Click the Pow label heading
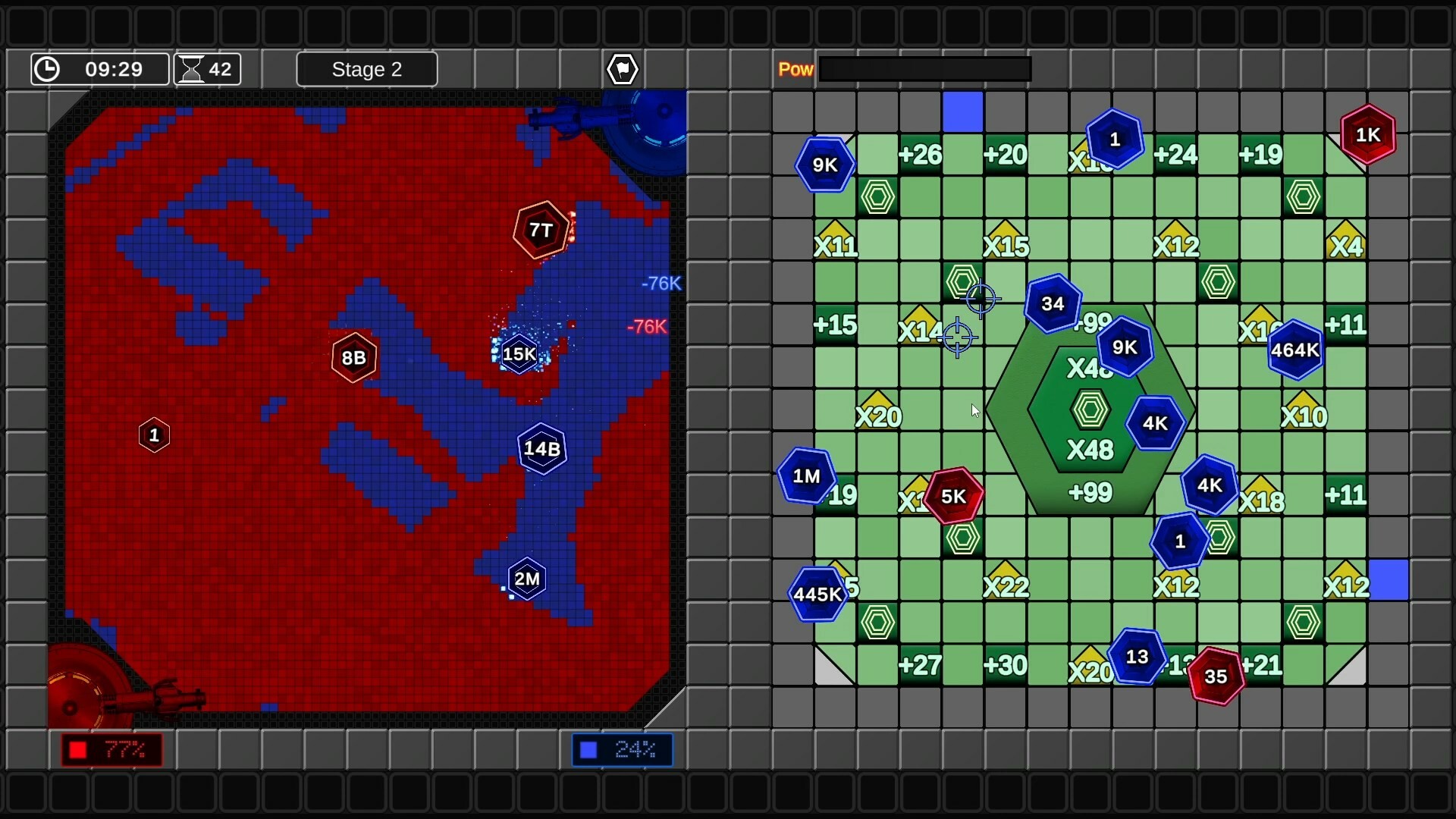Screen dimensions: 1456x819 pos(795,68)
